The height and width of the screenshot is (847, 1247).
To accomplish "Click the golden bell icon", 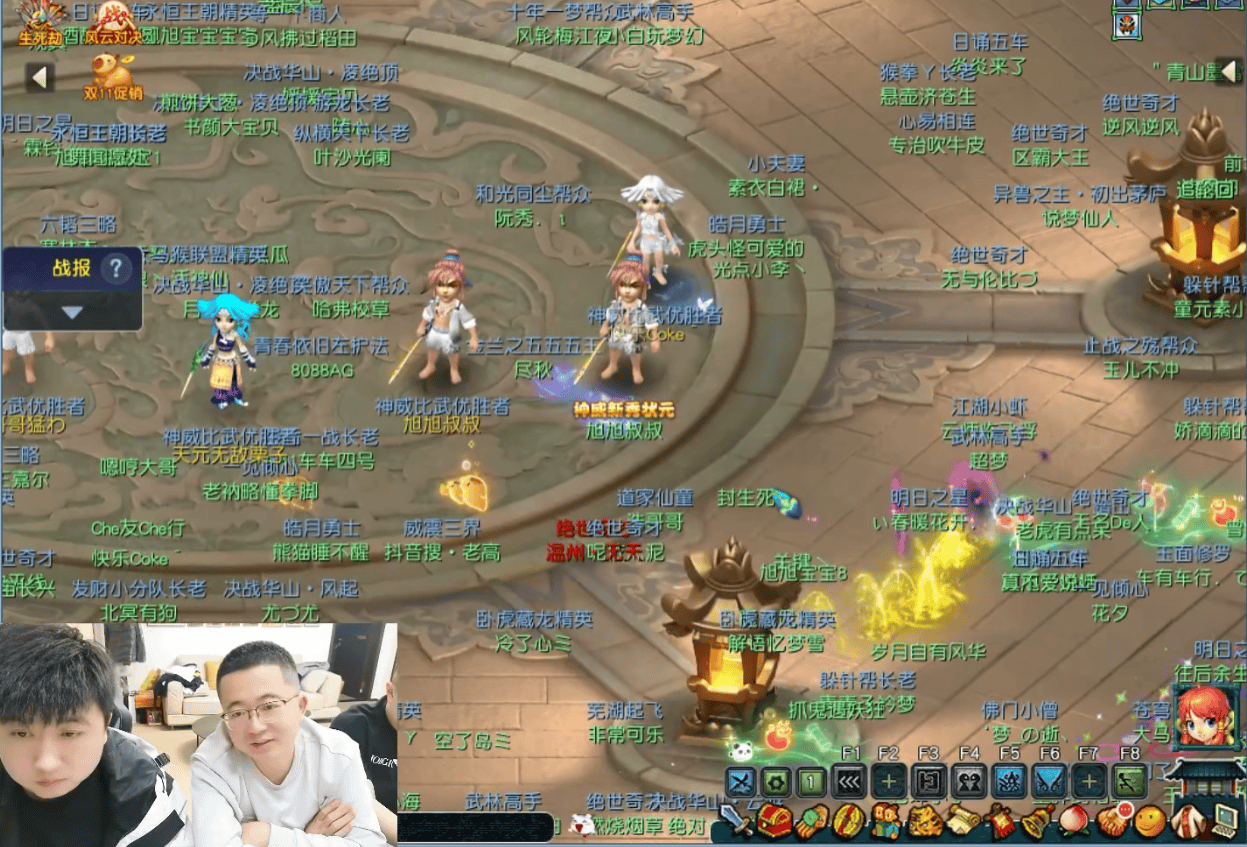I will [1035, 821].
